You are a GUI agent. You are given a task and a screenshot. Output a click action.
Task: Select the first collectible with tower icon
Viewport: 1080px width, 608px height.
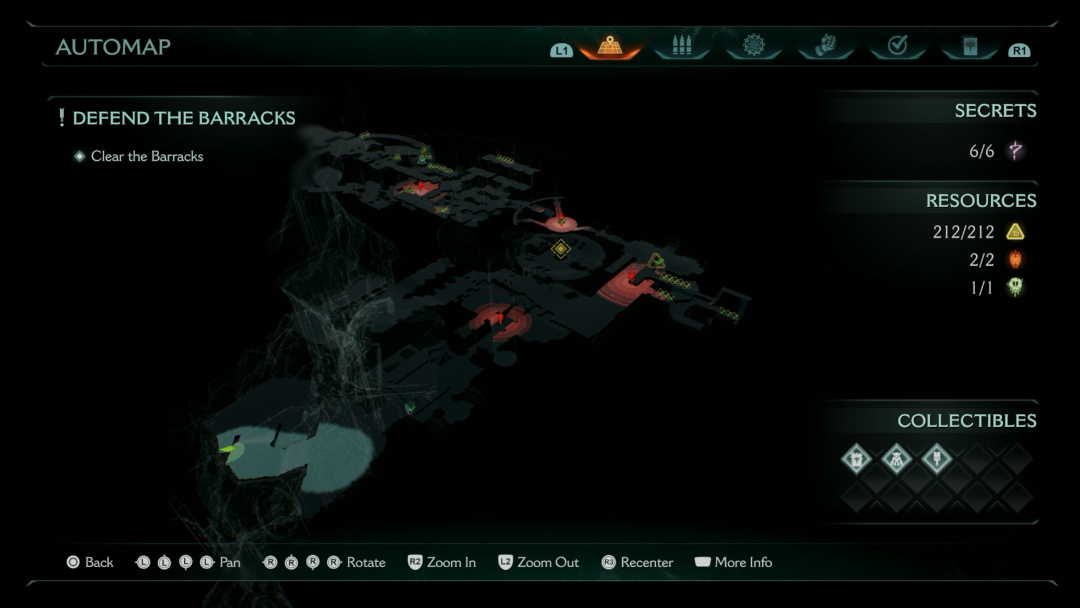coord(857,458)
